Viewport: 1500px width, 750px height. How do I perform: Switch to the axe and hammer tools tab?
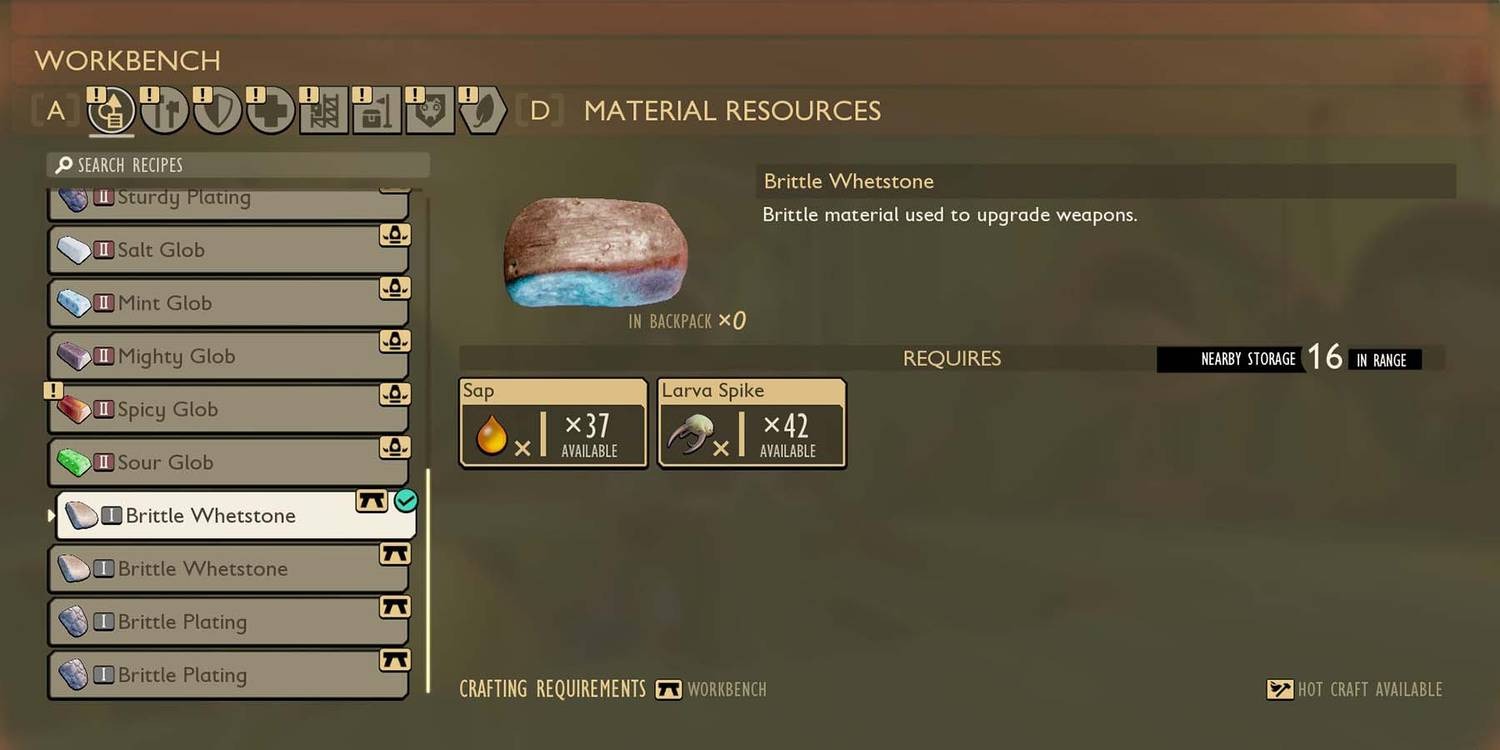pos(165,111)
